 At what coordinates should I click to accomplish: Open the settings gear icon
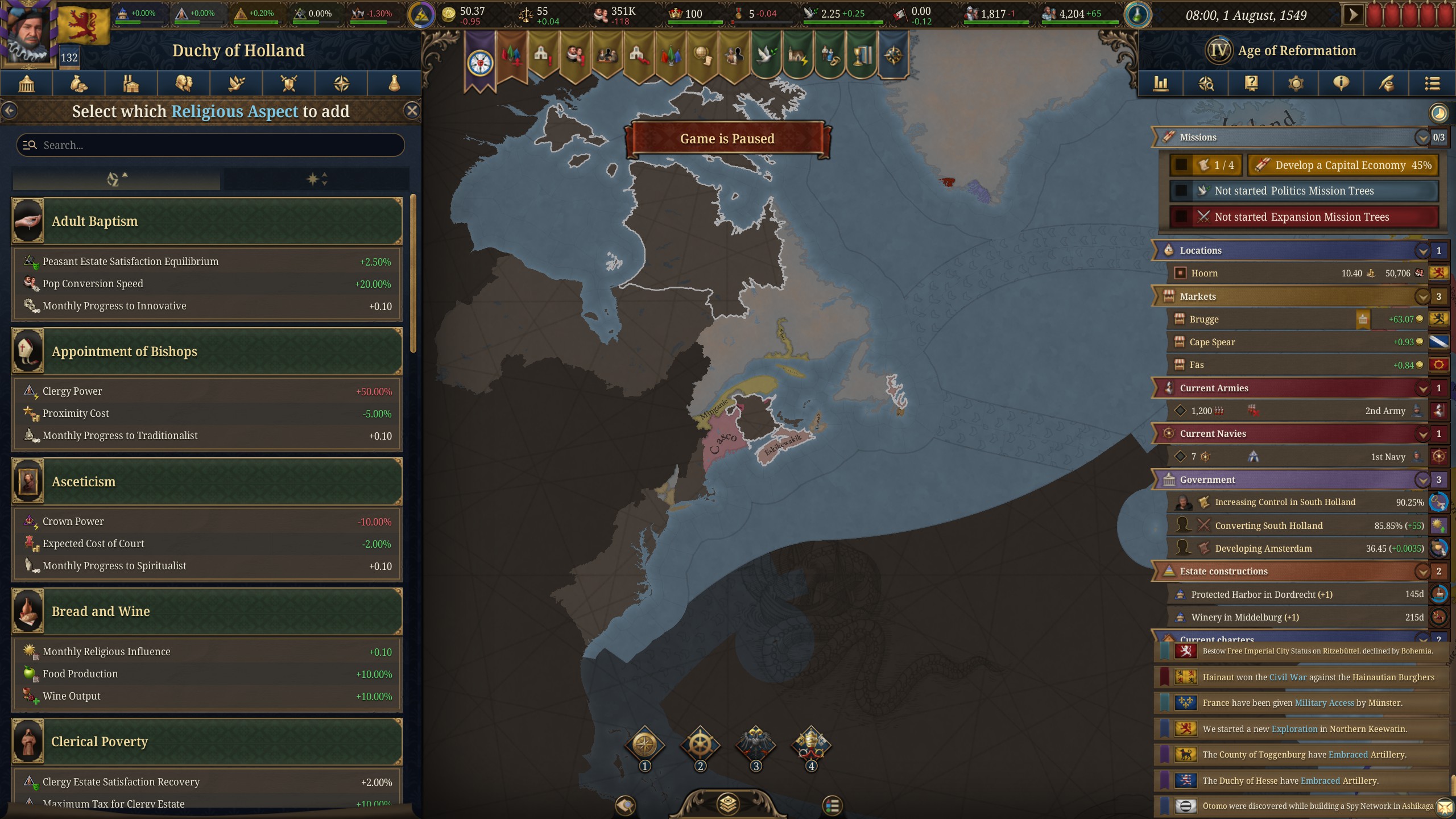[x=1295, y=83]
